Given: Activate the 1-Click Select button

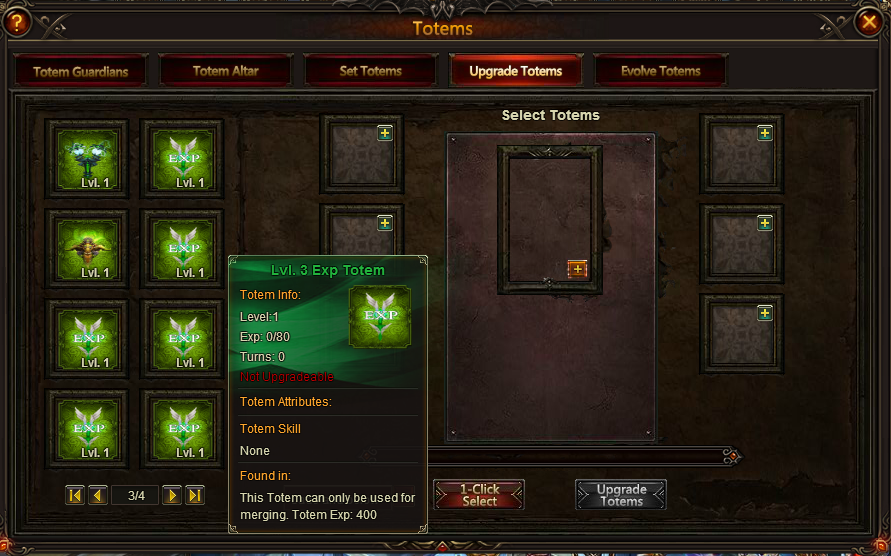Looking at the screenshot, I should click(x=479, y=495).
